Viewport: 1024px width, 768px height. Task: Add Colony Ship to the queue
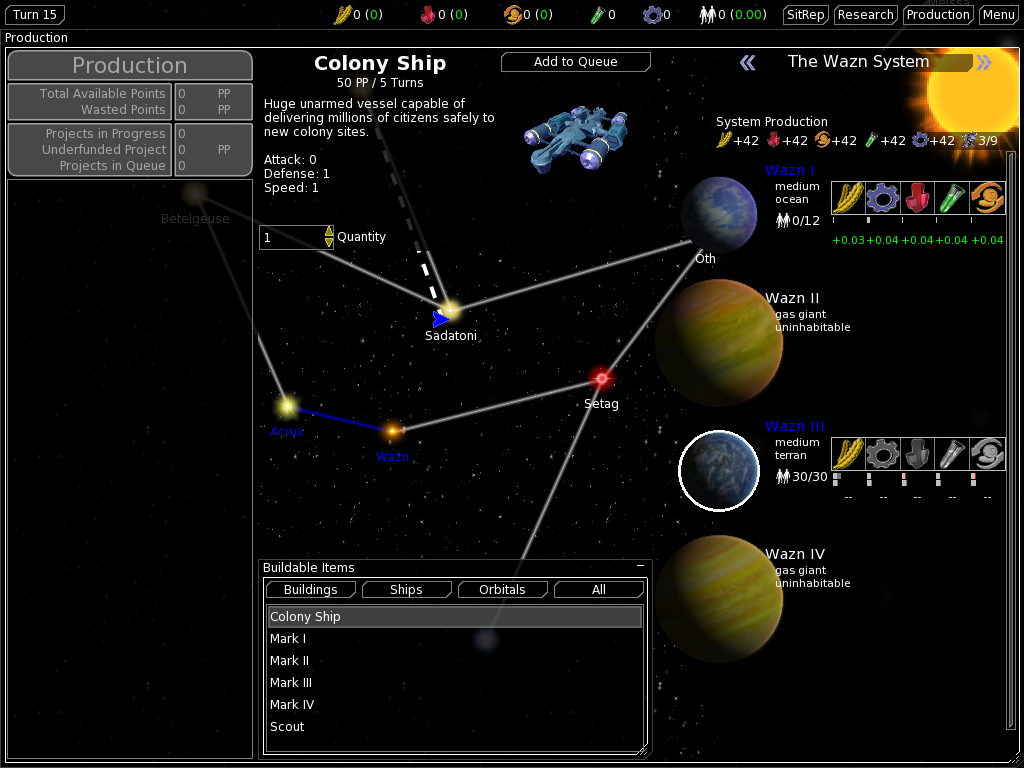(x=575, y=62)
